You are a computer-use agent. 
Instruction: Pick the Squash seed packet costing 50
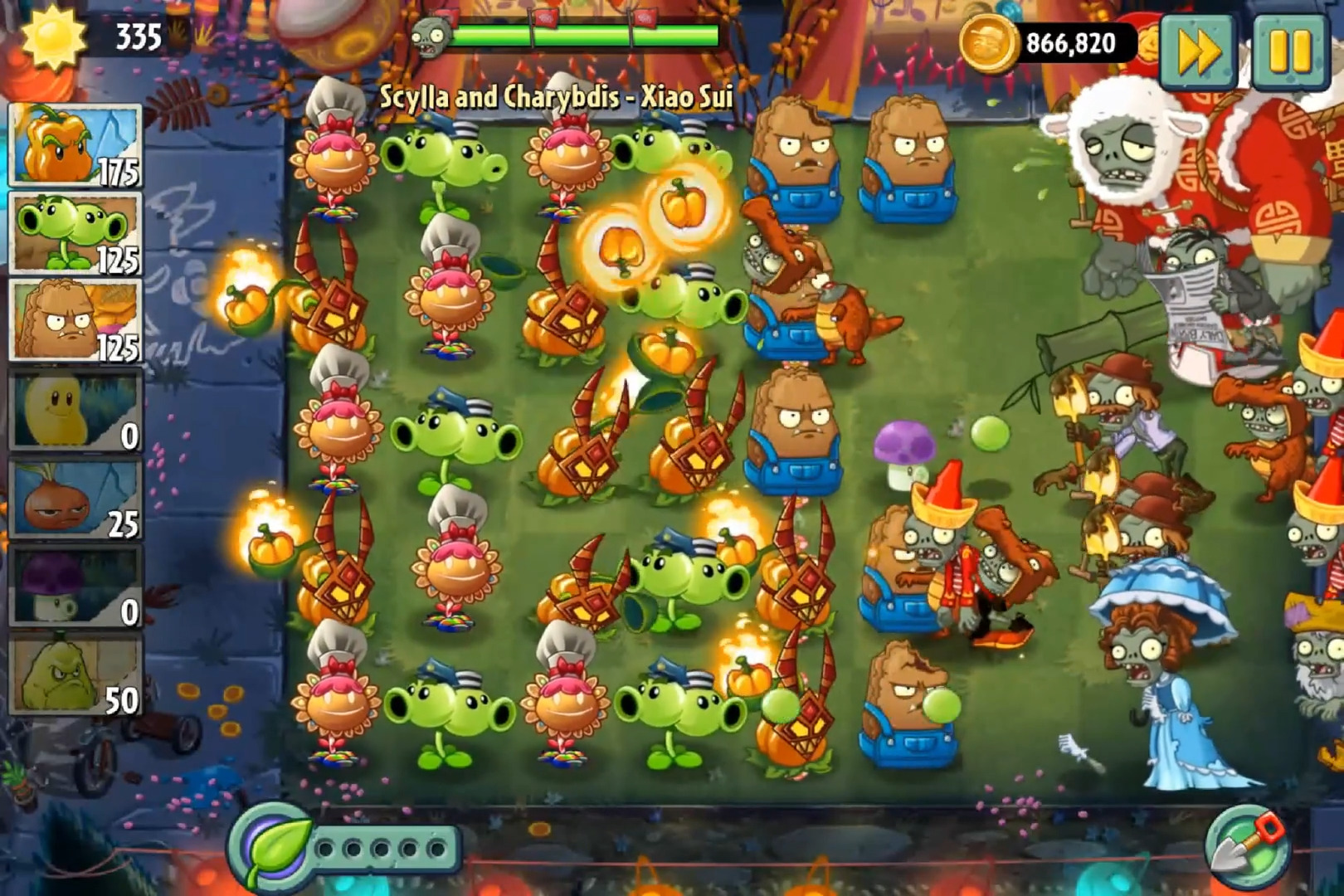(x=75, y=675)
